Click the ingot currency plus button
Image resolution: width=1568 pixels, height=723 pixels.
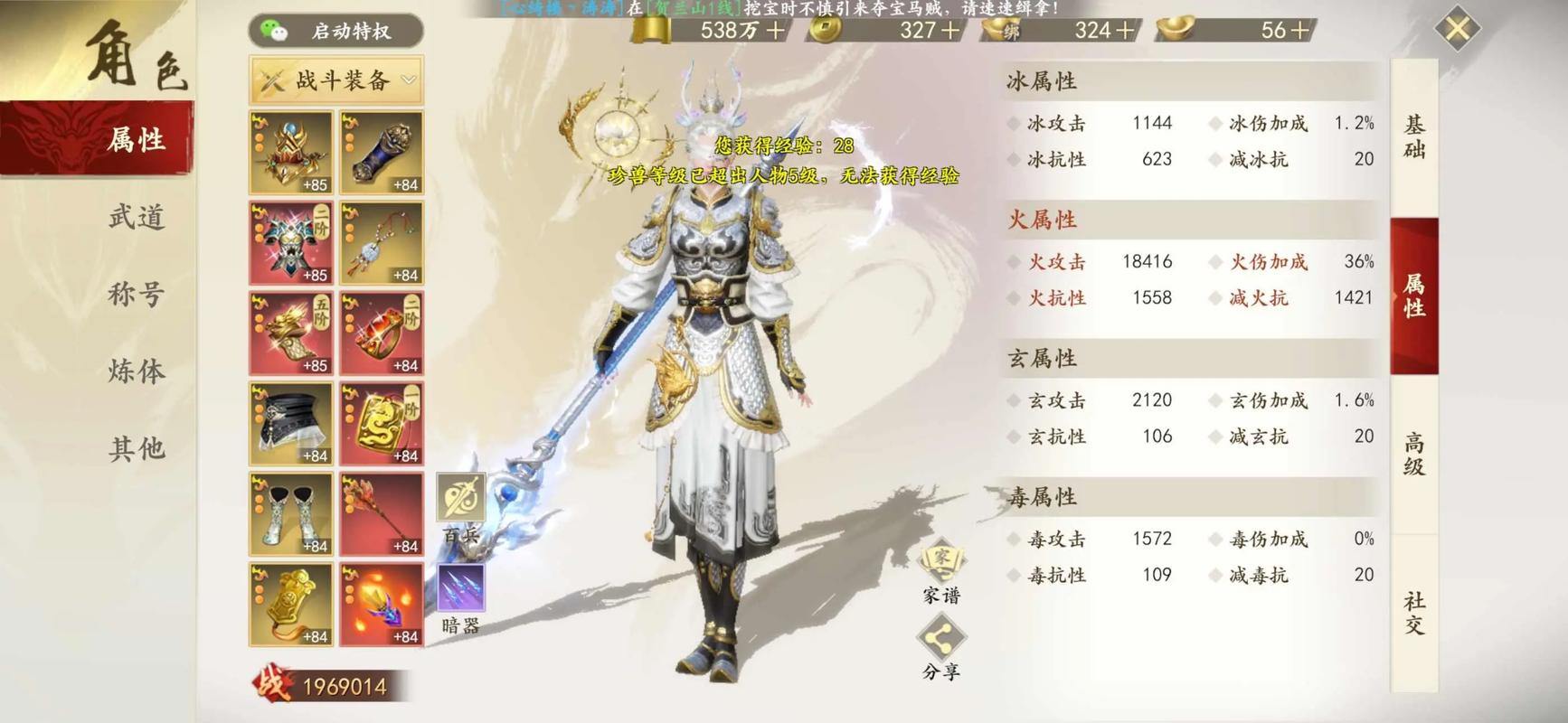tap(1302, 30)
